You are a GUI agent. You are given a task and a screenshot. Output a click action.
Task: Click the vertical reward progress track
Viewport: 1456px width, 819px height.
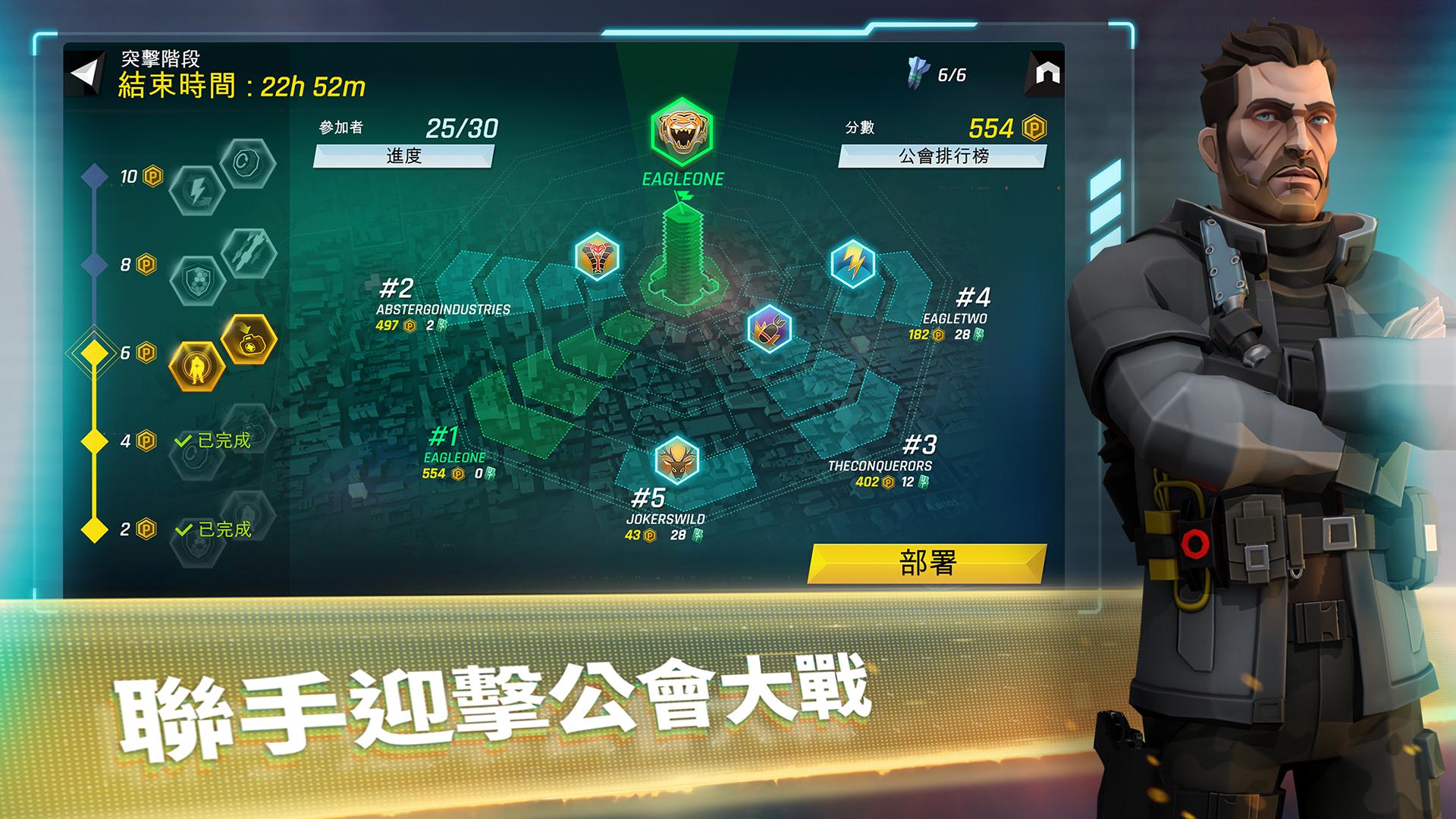93,303
